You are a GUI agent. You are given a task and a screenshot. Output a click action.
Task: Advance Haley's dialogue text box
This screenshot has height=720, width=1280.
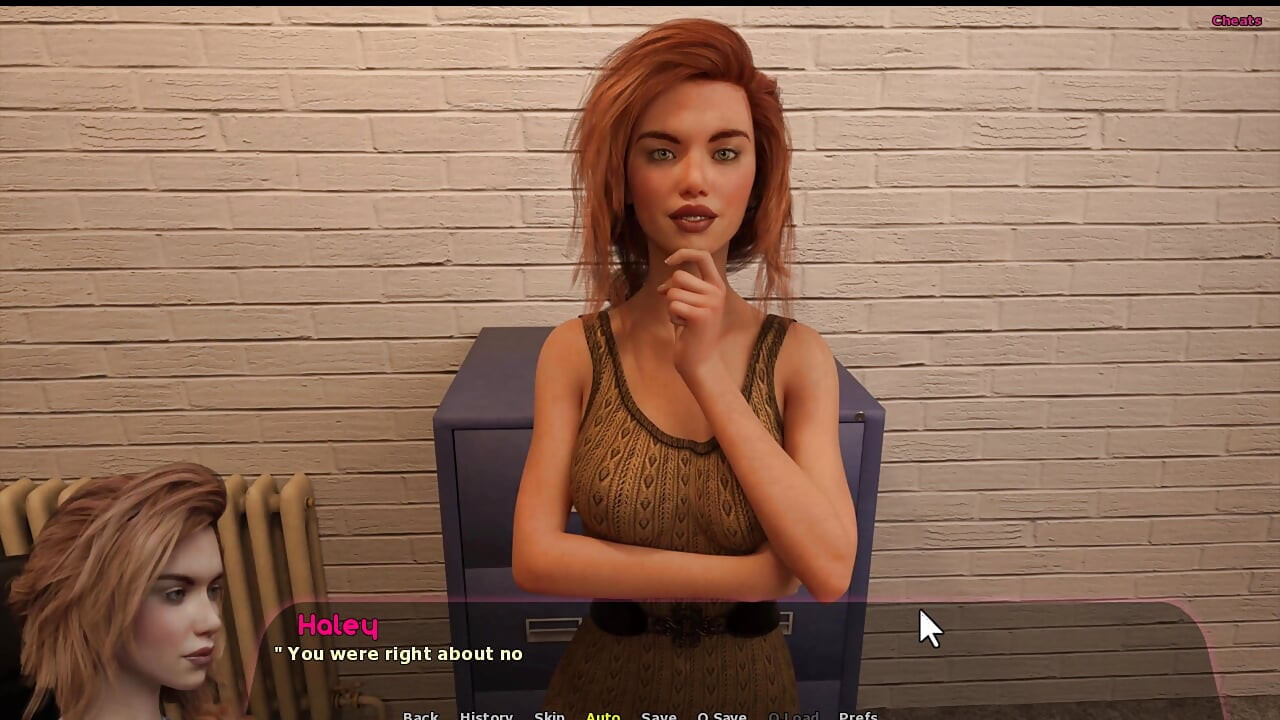click(x=700, y=655)
